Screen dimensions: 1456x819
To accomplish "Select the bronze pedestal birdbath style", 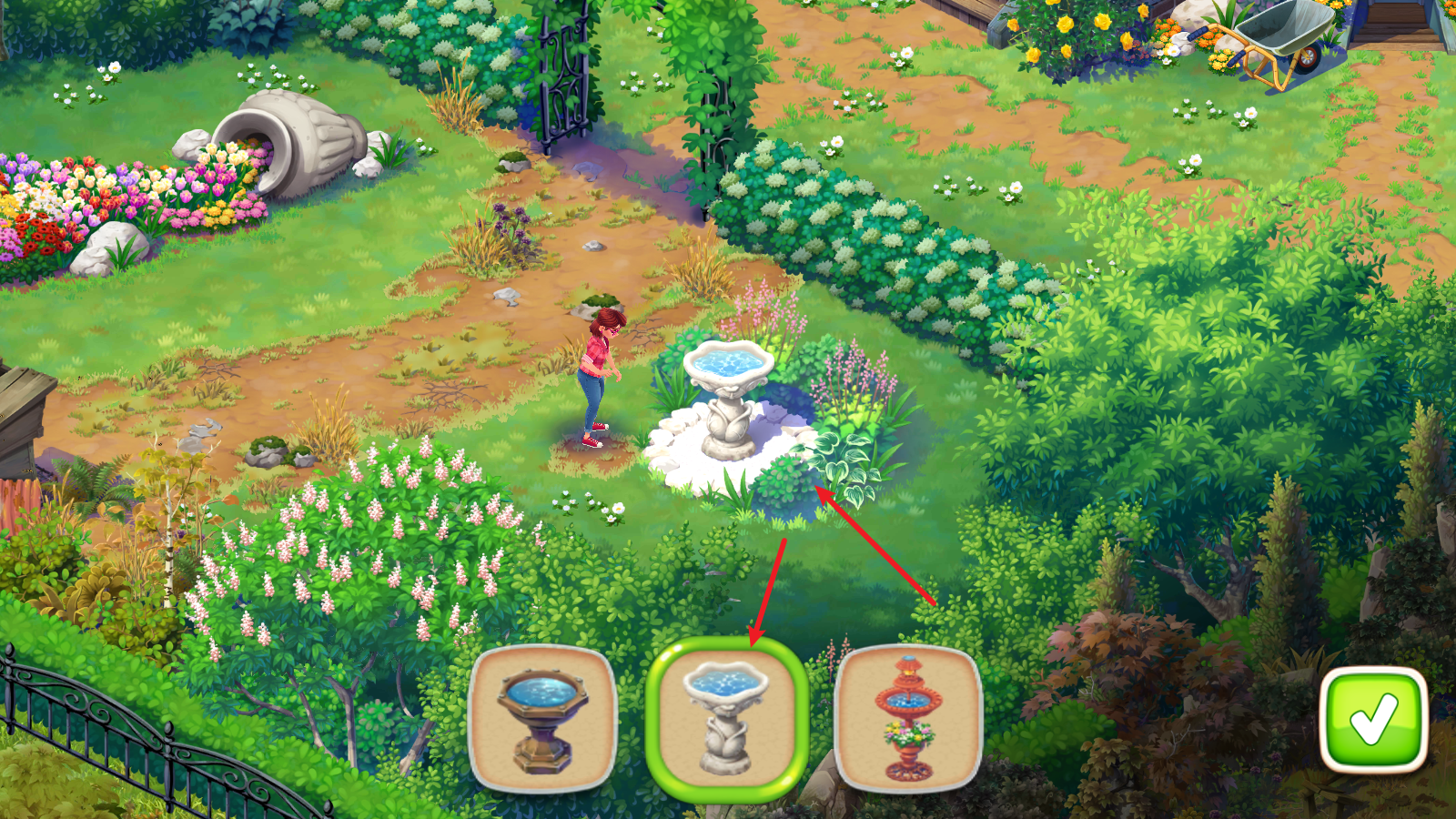I will [543, 717].
